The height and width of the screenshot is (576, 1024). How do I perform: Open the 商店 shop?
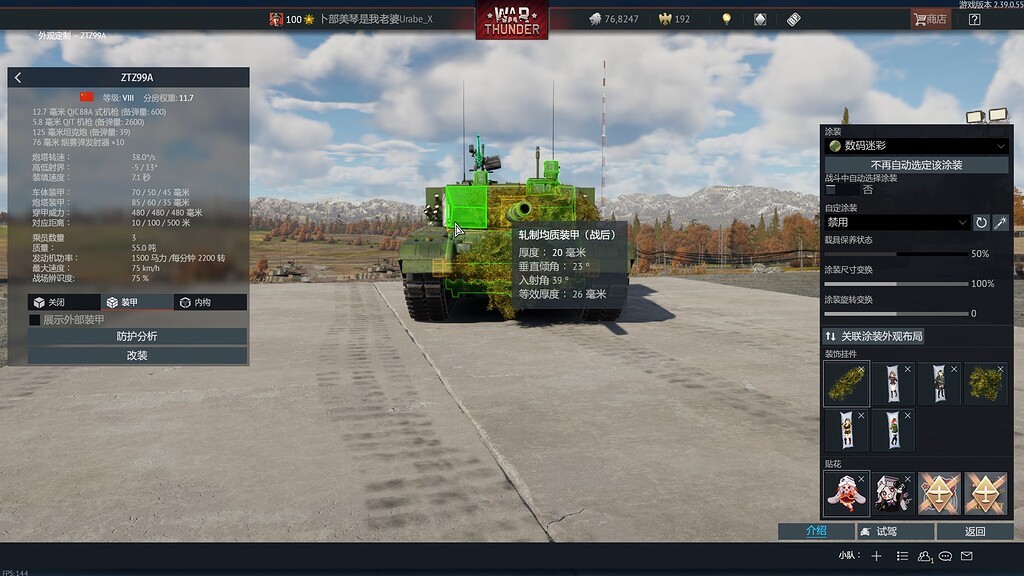click(930, 19)
